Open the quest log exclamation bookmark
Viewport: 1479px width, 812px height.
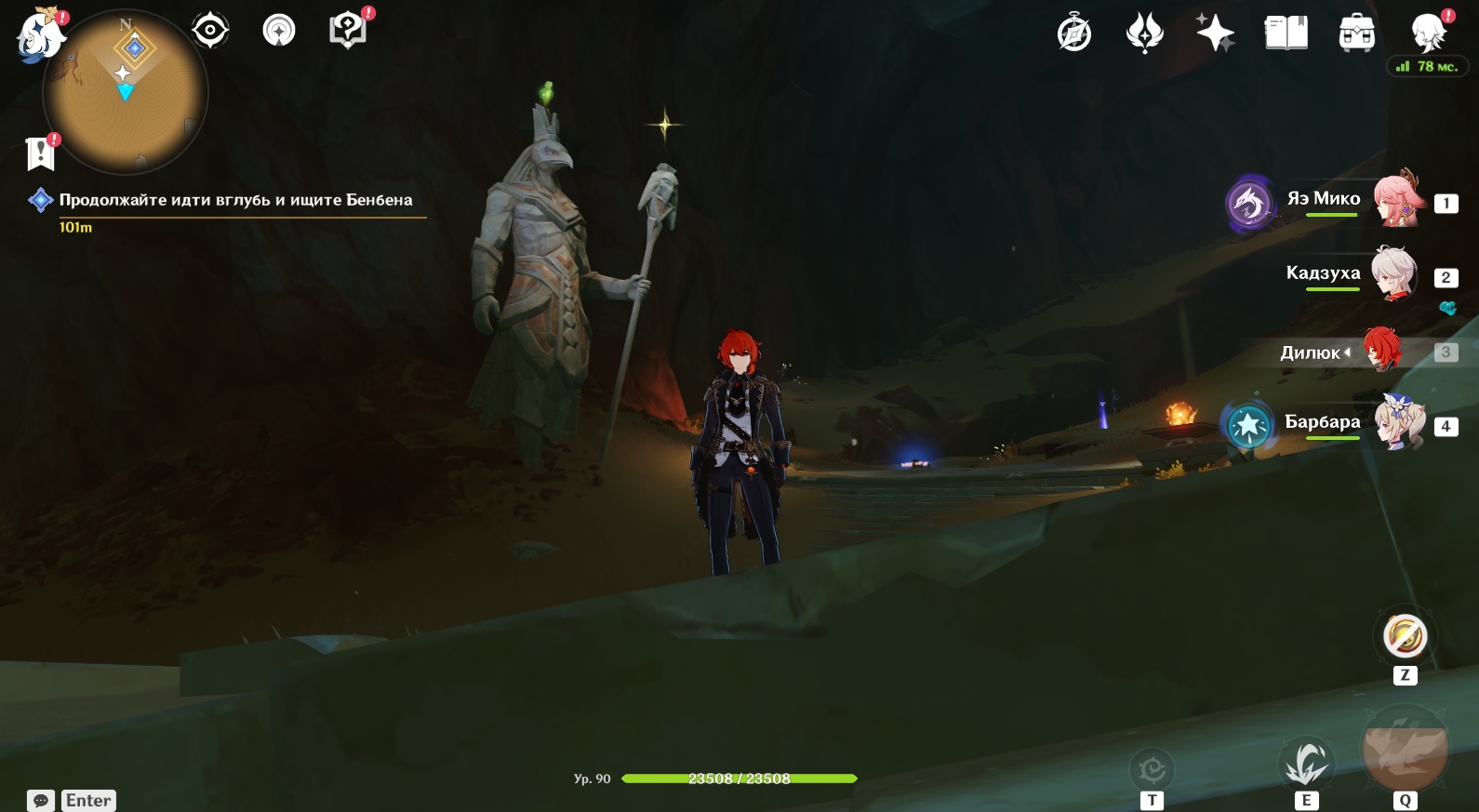coord(41,153)
